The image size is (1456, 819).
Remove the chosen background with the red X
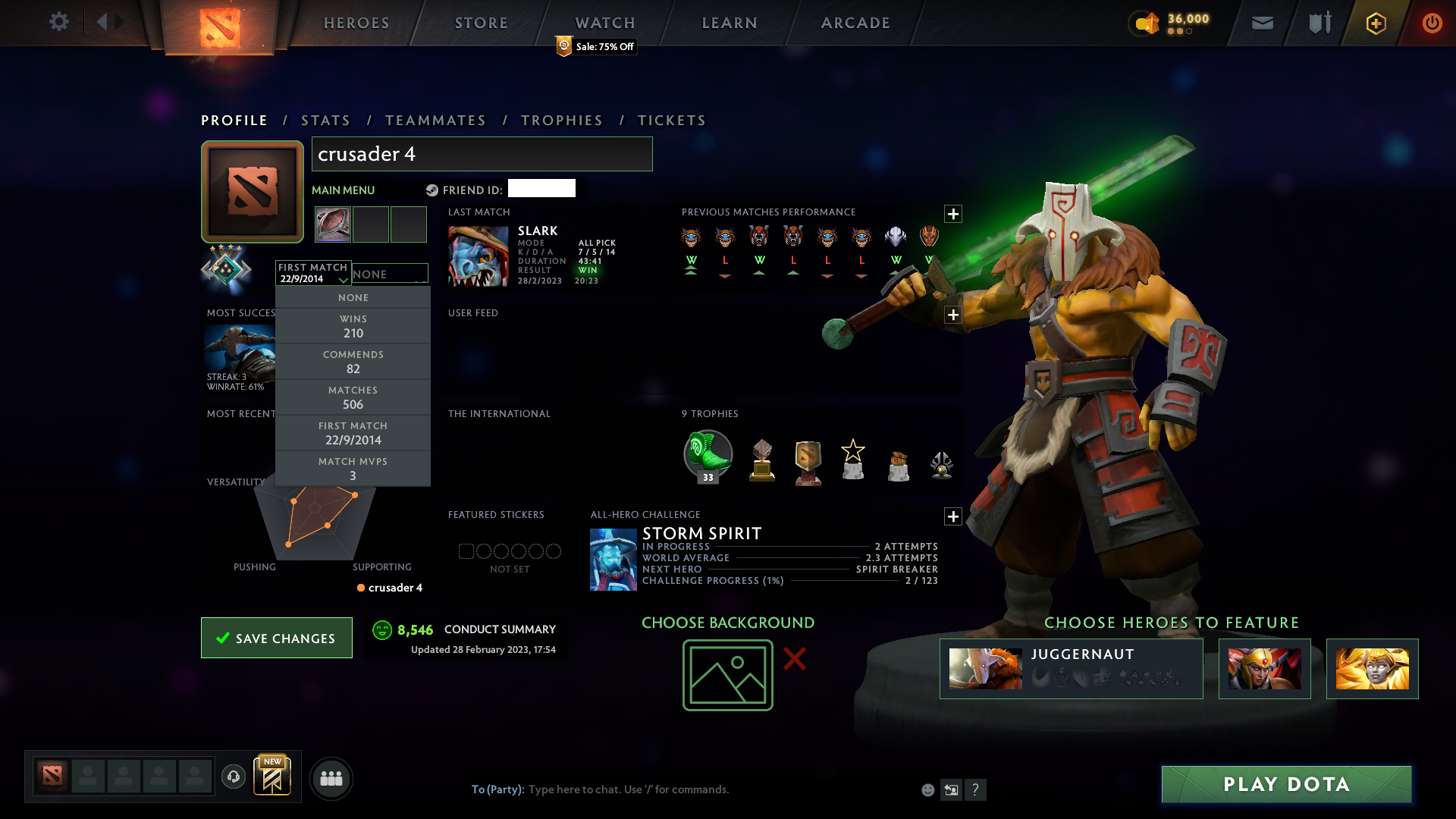point(795,660)
